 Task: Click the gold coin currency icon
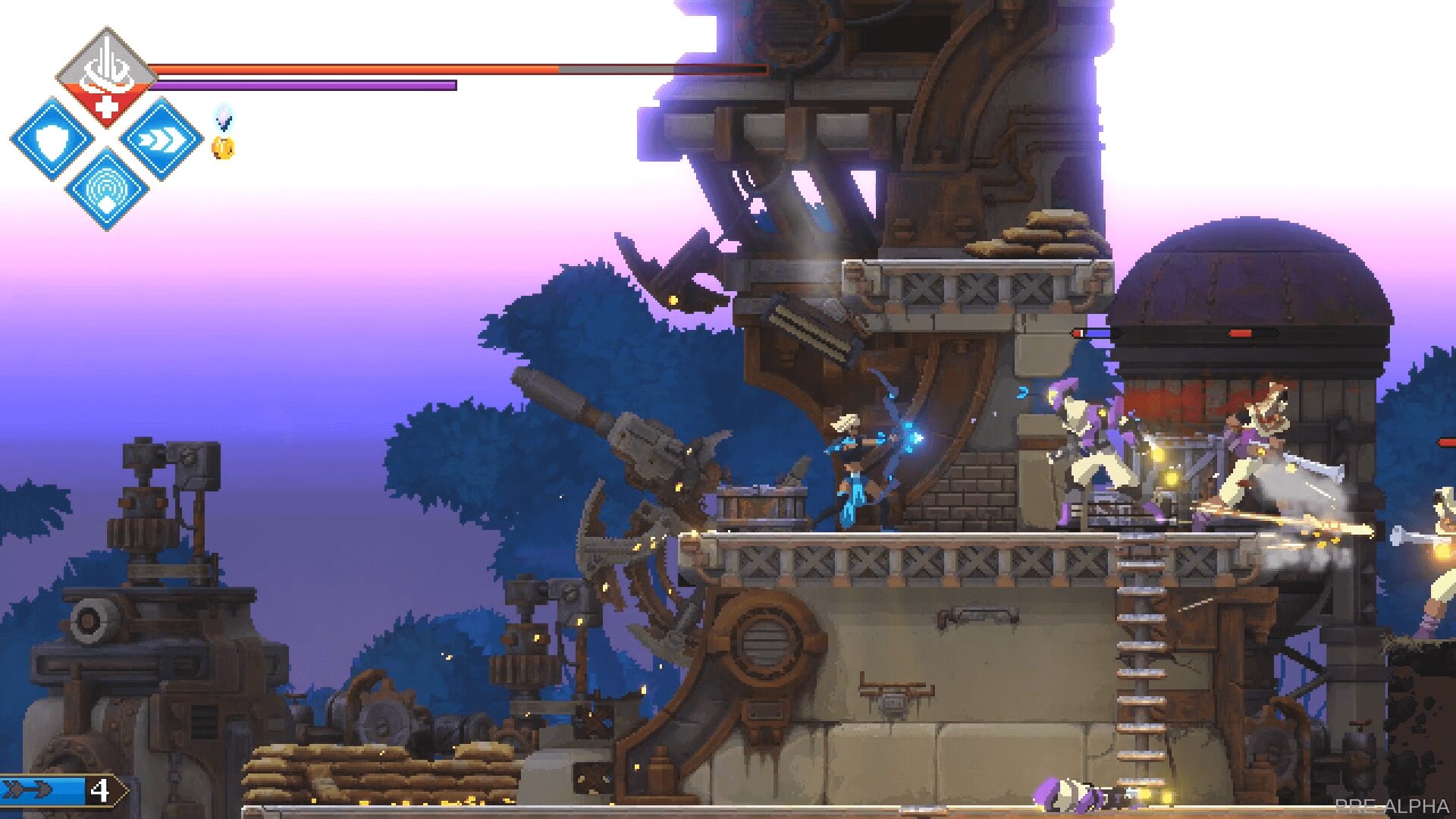pos(223,148)
